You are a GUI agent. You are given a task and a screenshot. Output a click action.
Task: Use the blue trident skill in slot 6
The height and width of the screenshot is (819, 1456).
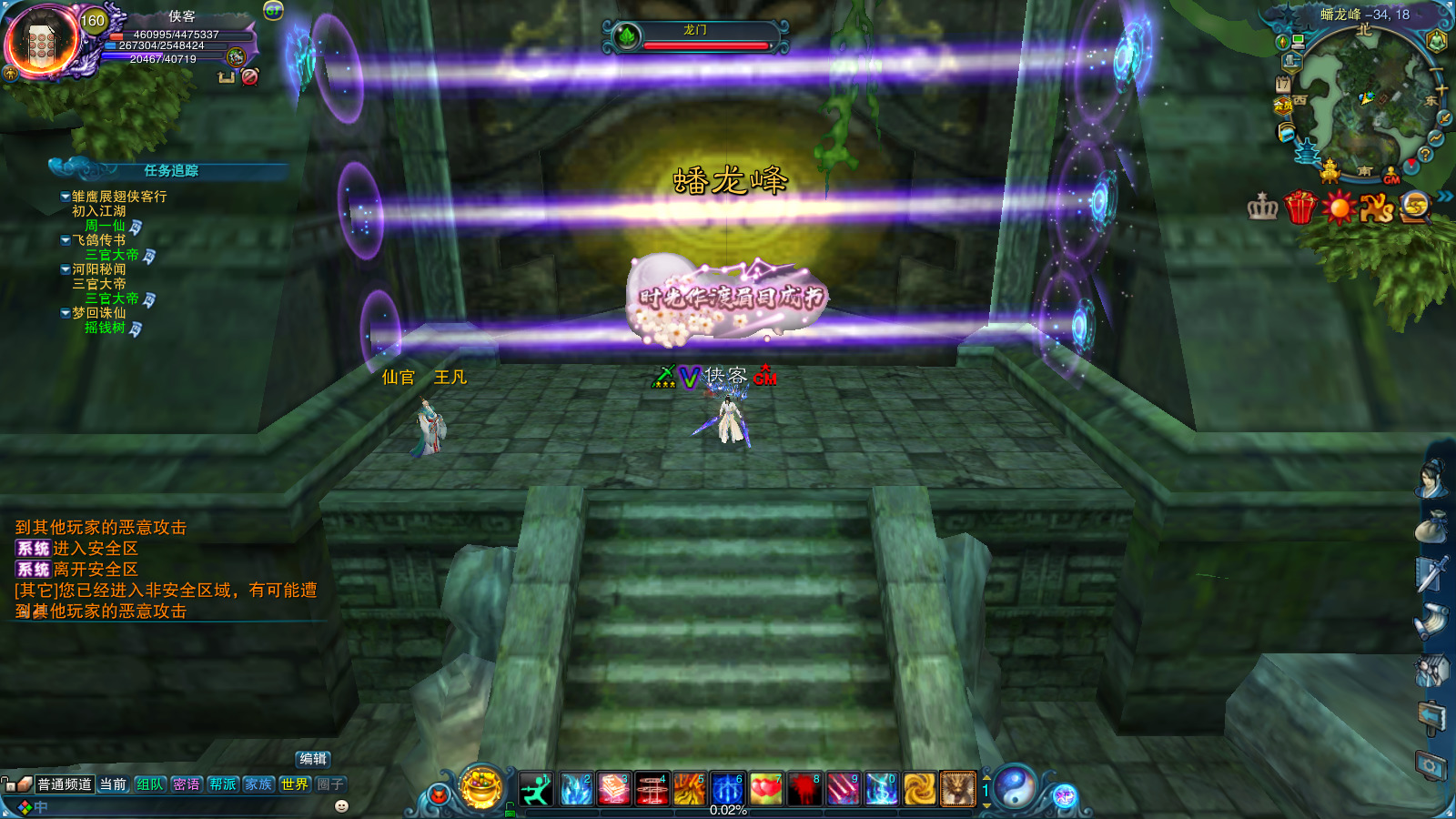(x=727, y=789)
